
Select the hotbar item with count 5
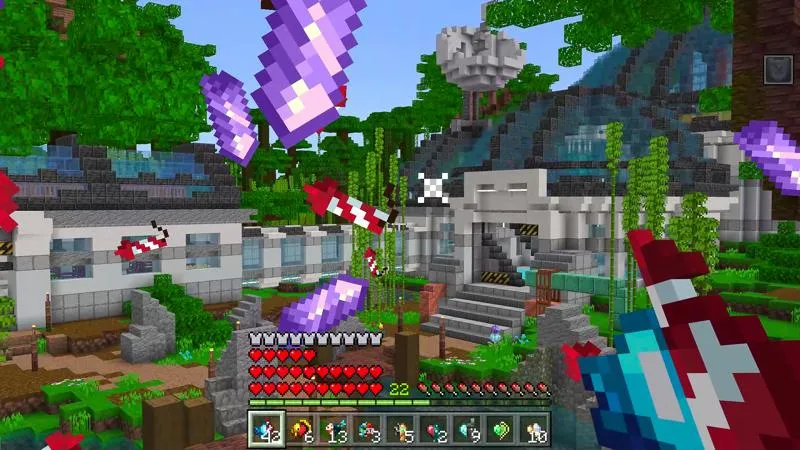[401, 430]
